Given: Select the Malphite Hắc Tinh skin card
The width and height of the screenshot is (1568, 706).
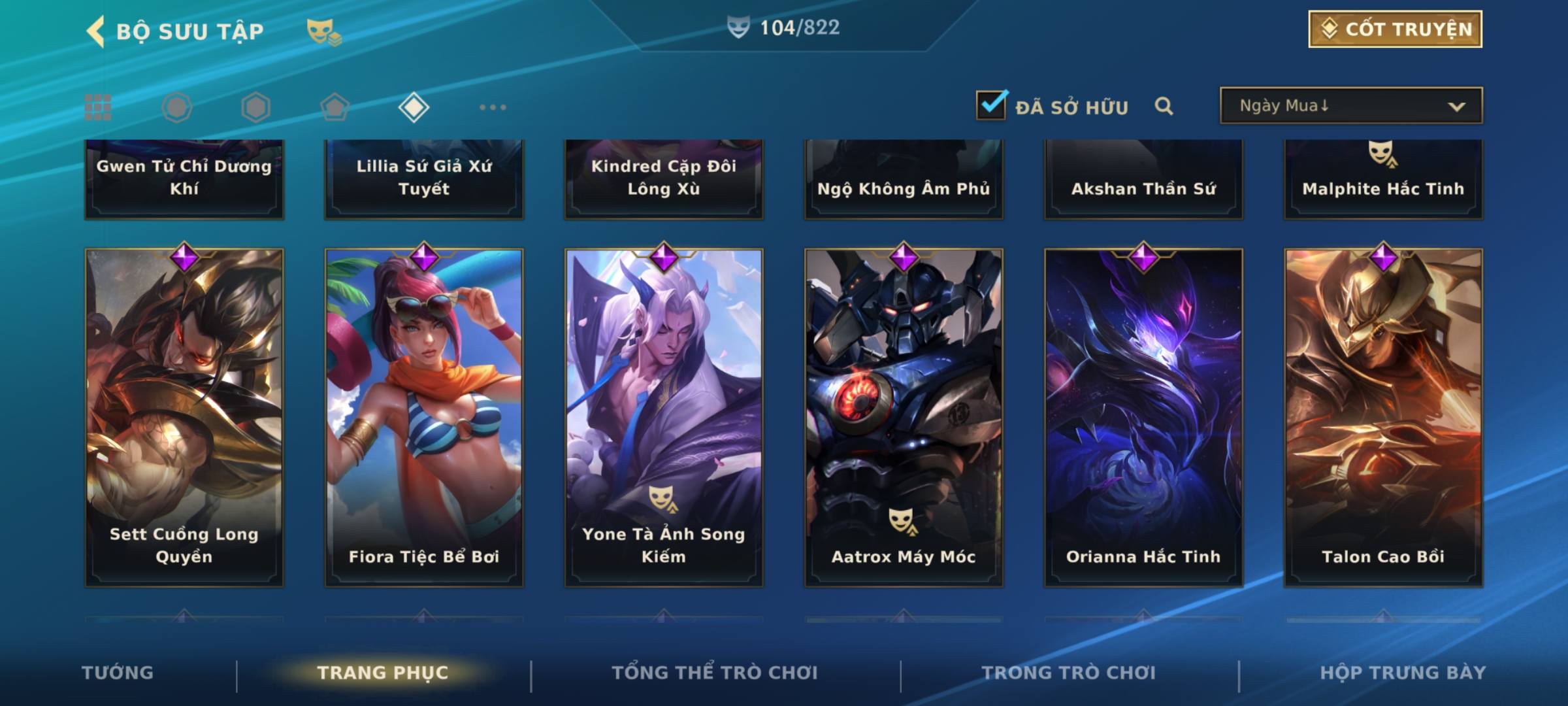Looking at the screenshot, I should [1383, 179].
